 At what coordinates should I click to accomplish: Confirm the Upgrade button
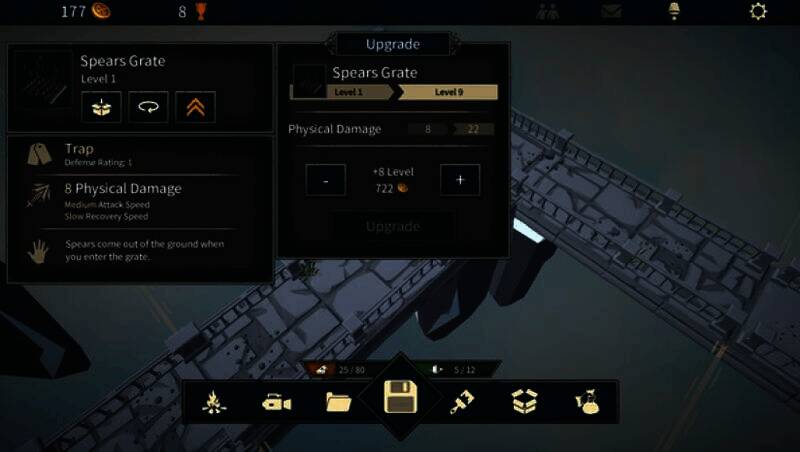pyautogui.click(x=393, y=226)
